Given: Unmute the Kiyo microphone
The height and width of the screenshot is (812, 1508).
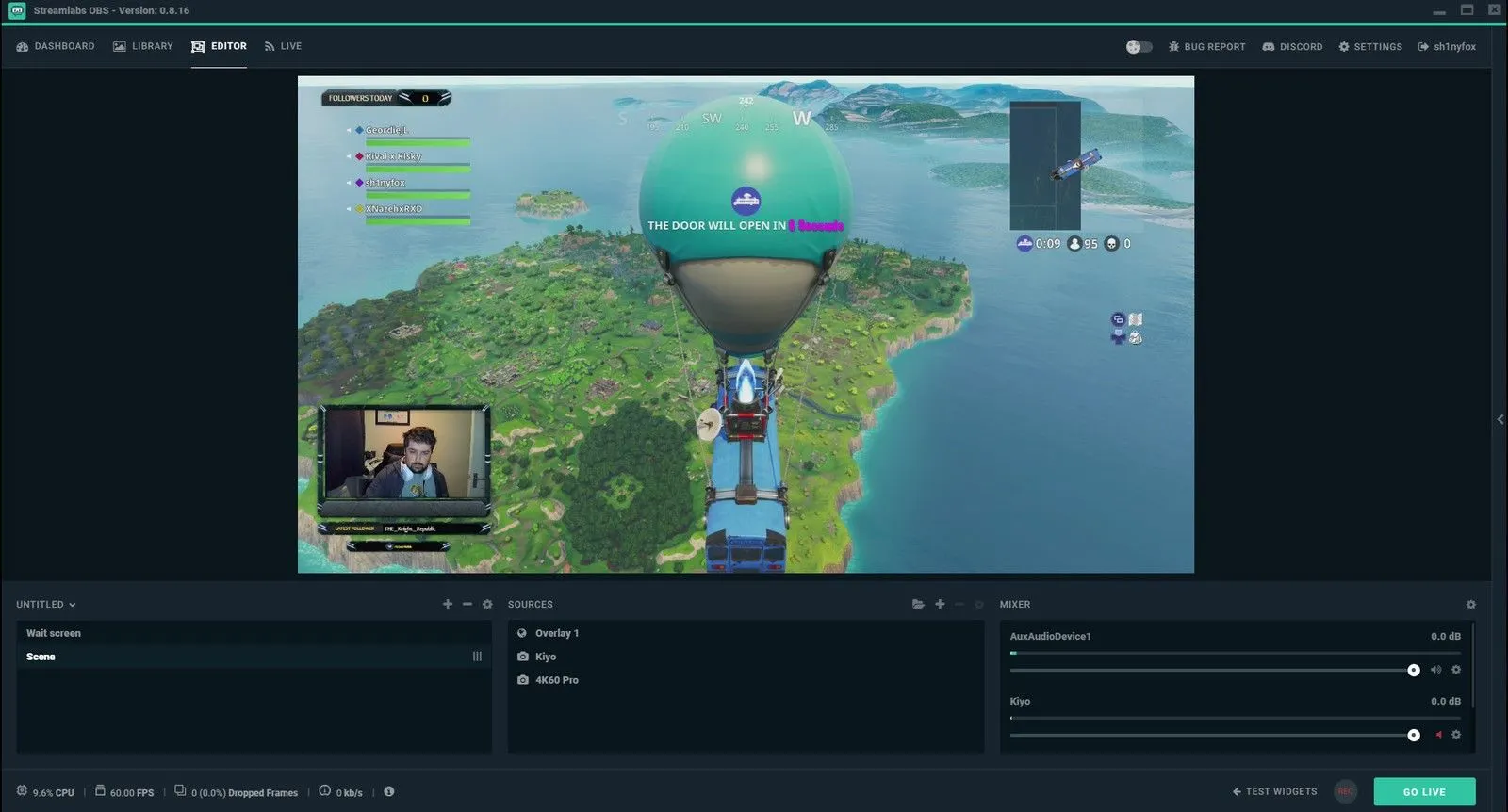Looking at the screenshot, I should (1439, 735).
